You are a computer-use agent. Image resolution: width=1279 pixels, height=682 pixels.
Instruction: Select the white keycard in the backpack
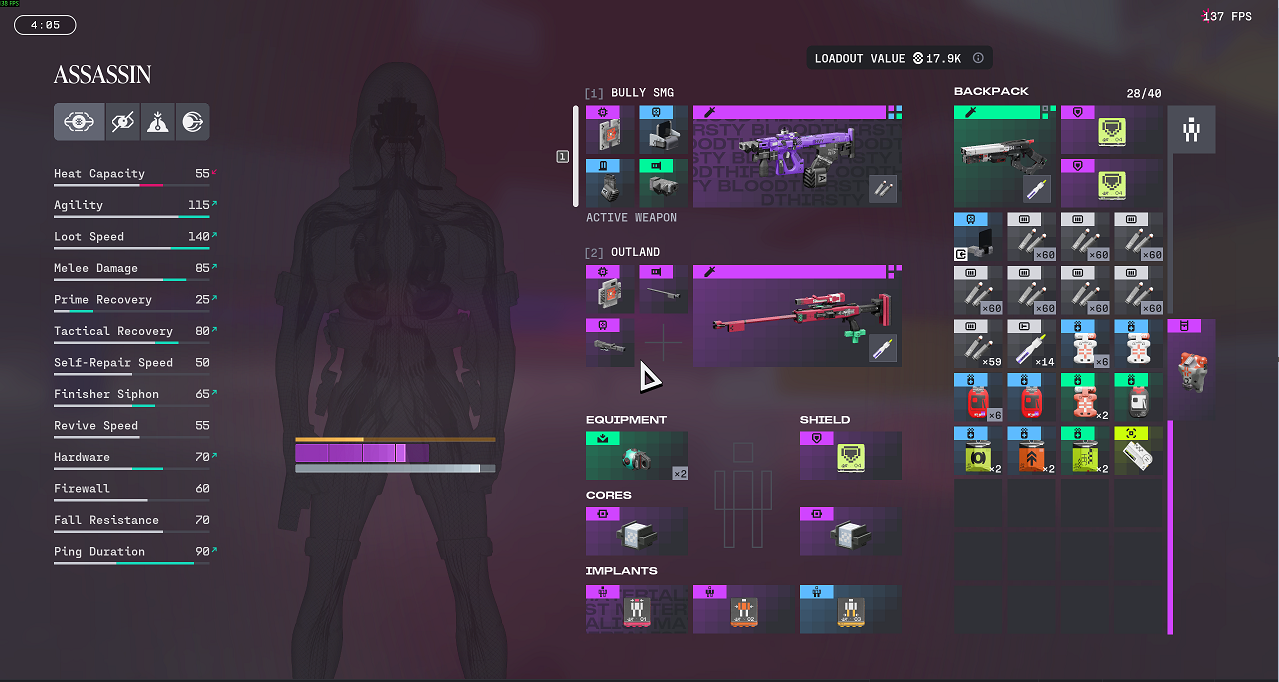1139,451
